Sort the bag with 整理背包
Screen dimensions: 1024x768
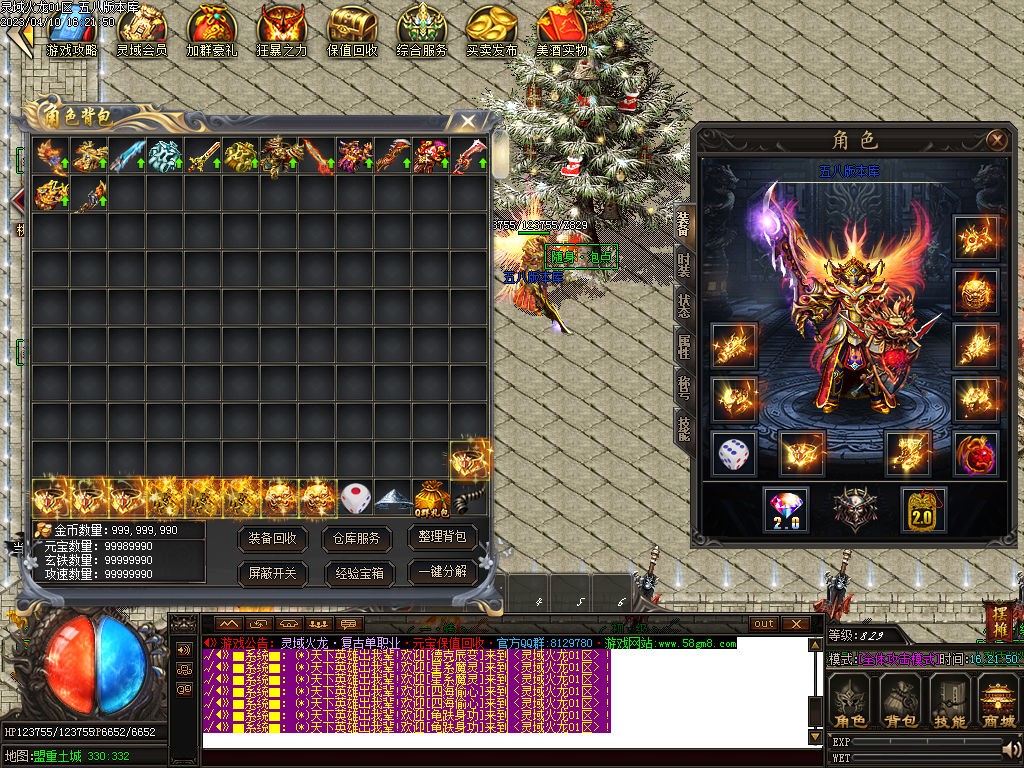442,537
